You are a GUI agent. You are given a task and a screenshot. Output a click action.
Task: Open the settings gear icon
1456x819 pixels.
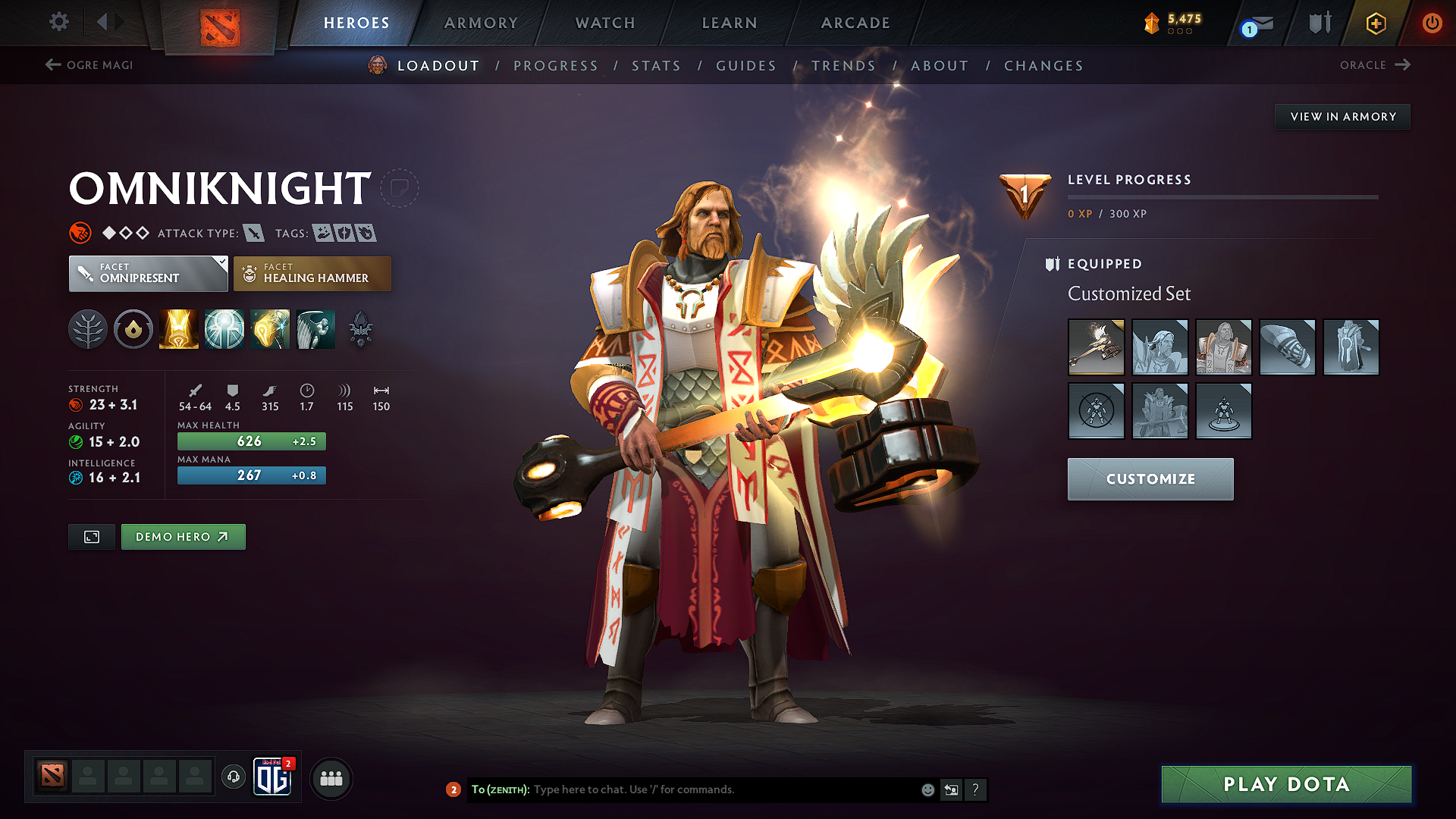58,22
